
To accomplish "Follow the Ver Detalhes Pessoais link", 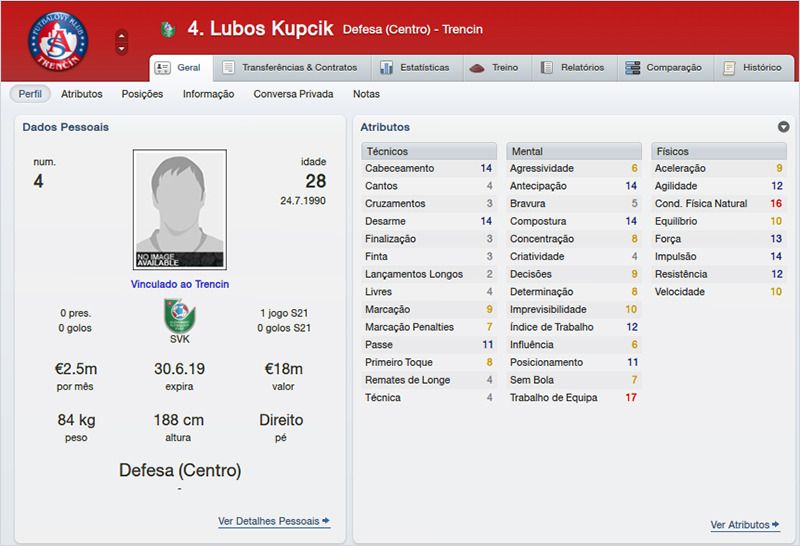I will pyautogui.click(x=273, y=521).
